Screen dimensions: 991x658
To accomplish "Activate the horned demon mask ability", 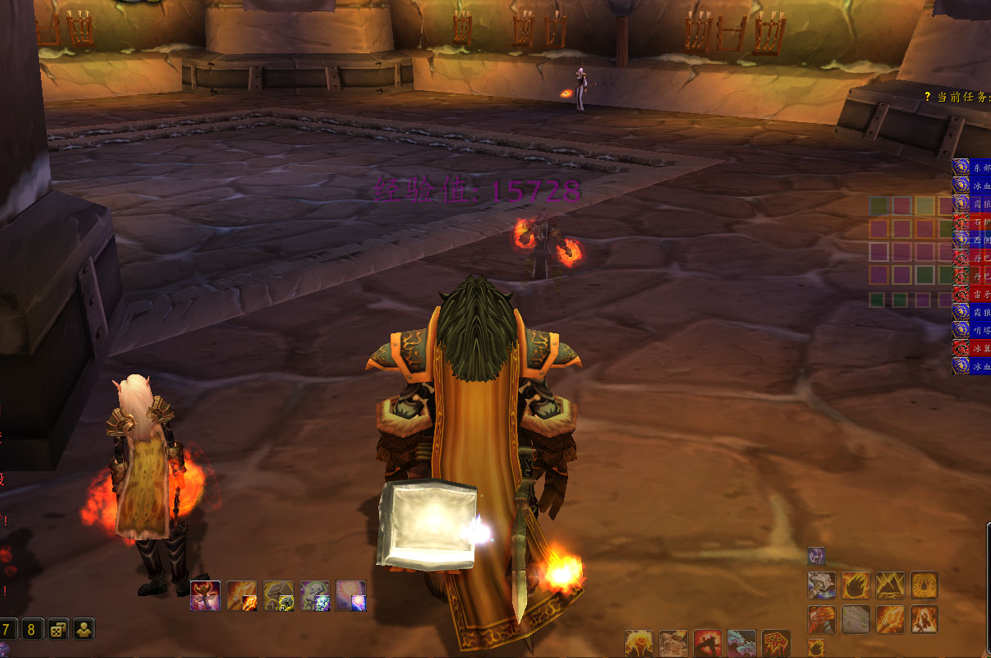I will click(x=205, y=596).
